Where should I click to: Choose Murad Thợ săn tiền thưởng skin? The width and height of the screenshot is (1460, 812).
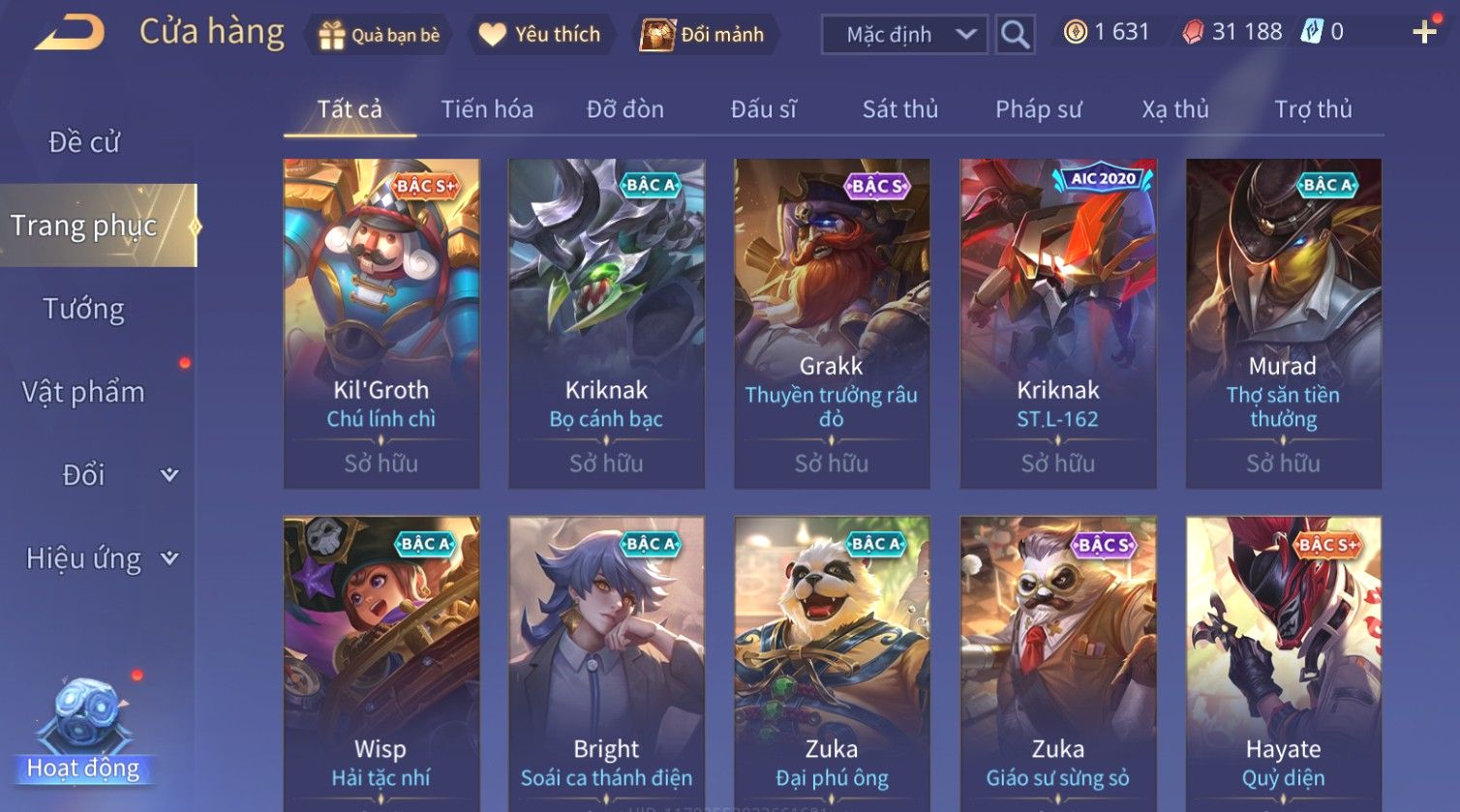pos(1283,323)
